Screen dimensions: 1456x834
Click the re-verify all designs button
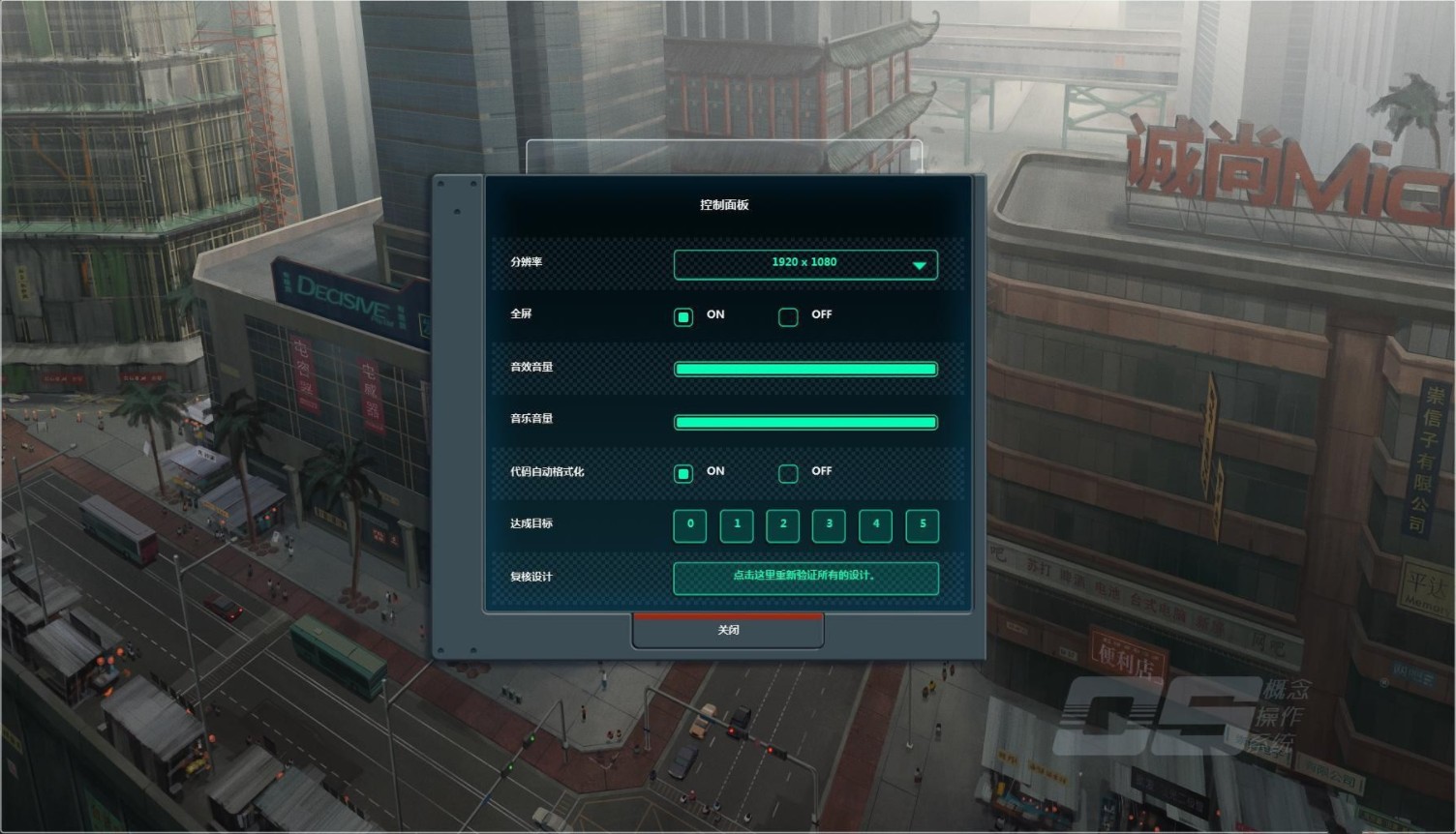pyautogui.click(x=805, y=578)
